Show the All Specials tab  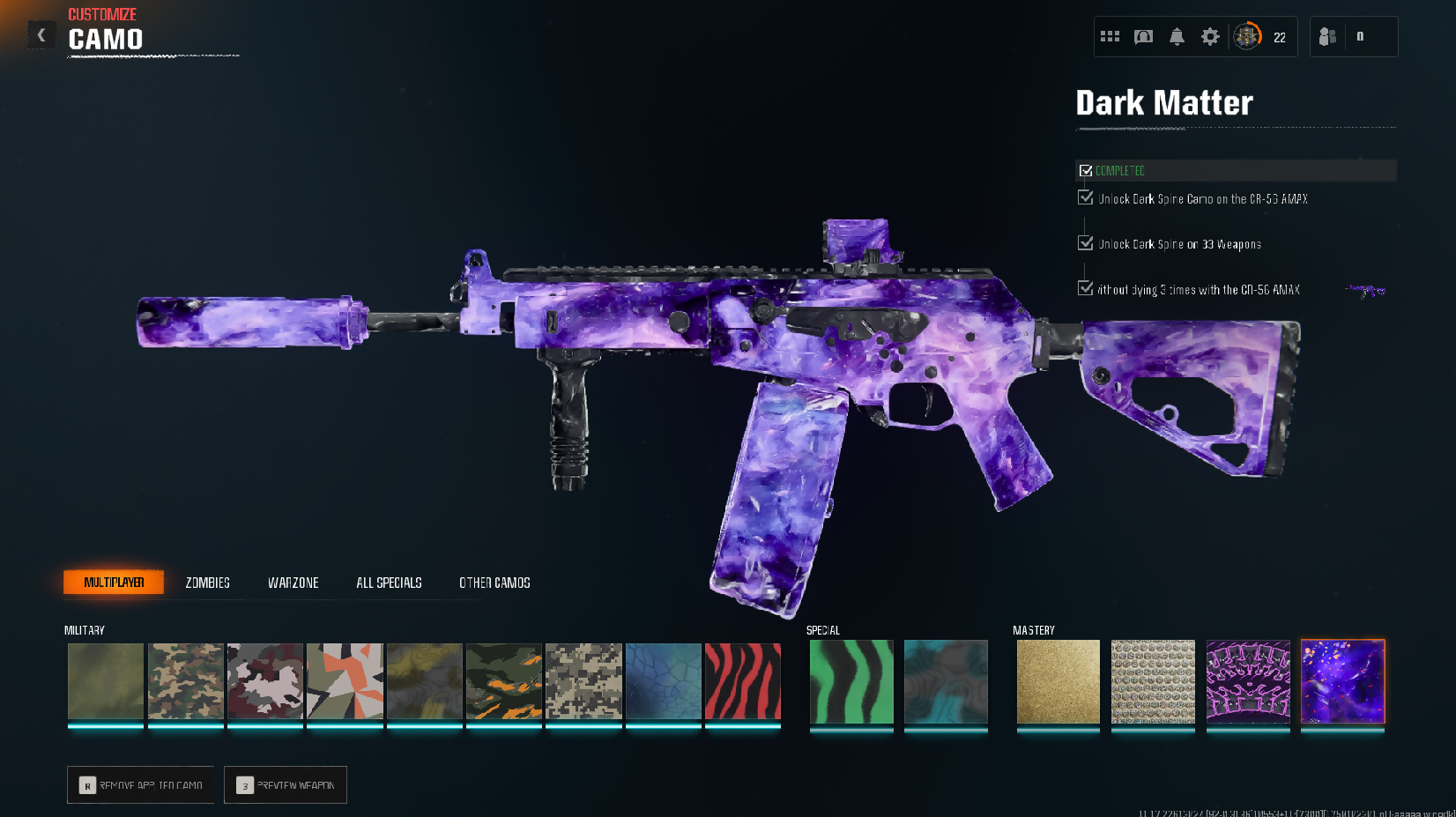pyautogui.click(x=389, y=583)
